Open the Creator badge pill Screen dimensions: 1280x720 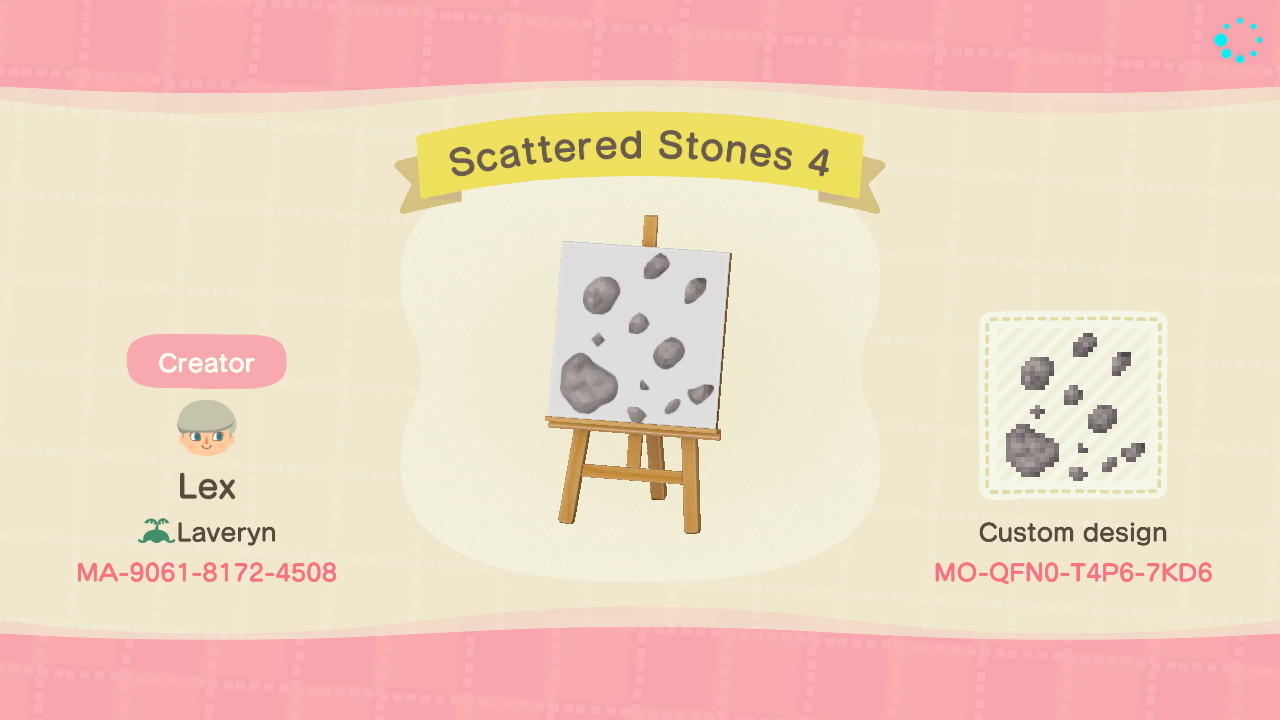206,362
